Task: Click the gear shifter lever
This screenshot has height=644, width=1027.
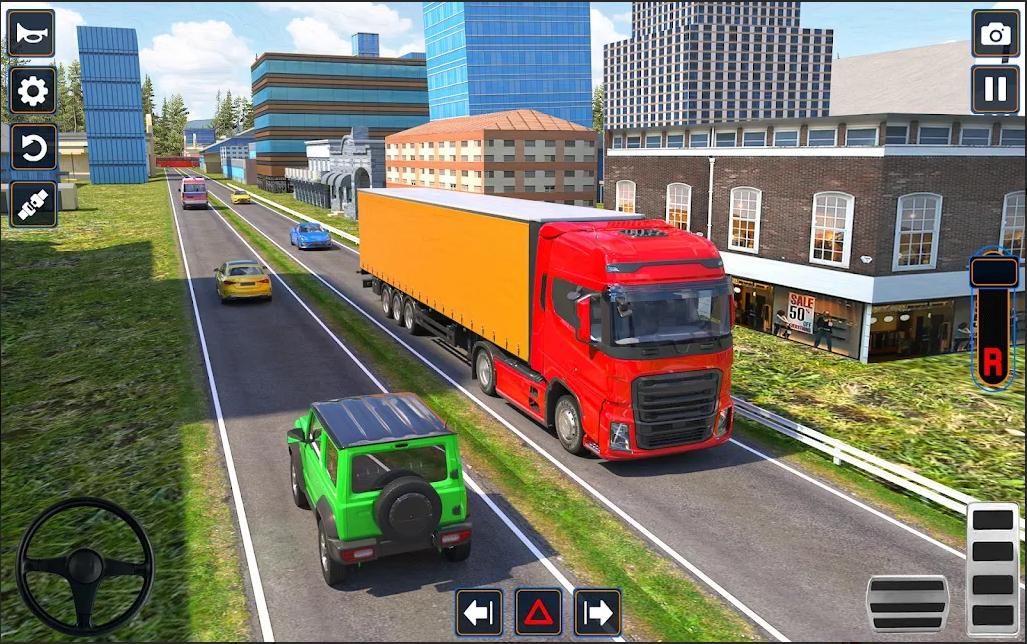Action: point(993,320)
